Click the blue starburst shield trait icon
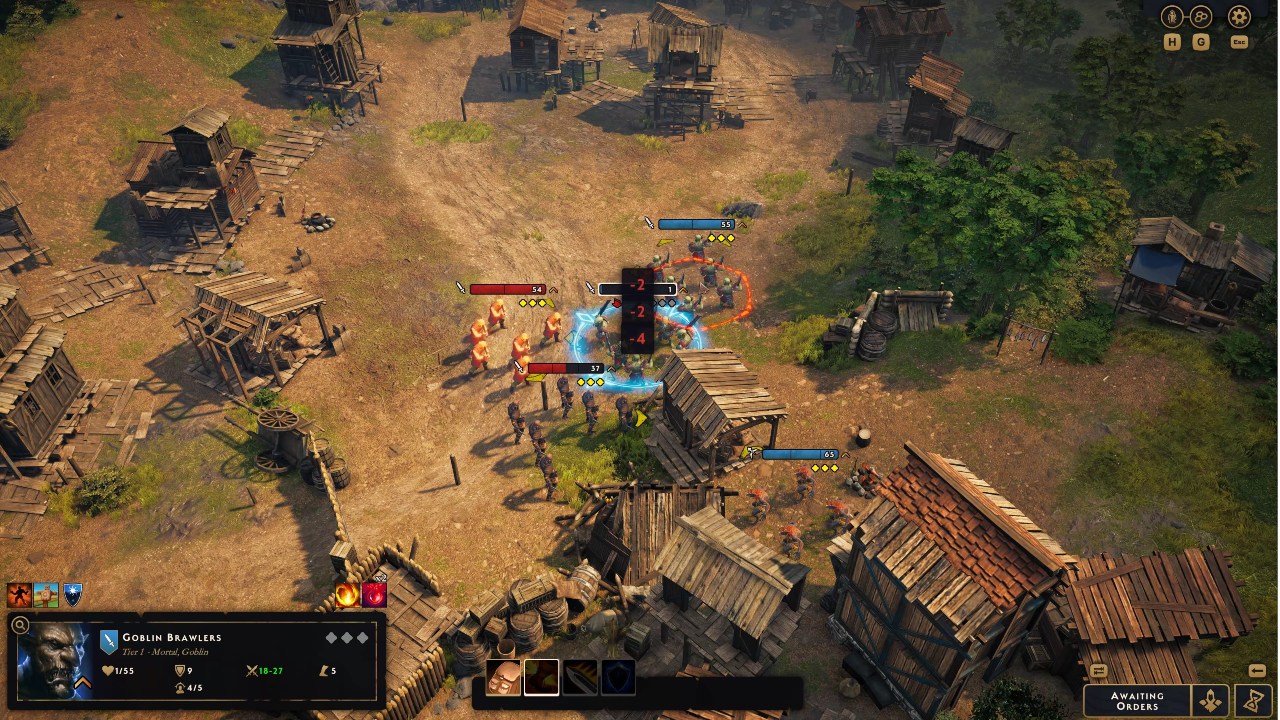1280x720 pixels. click(72, 596)
